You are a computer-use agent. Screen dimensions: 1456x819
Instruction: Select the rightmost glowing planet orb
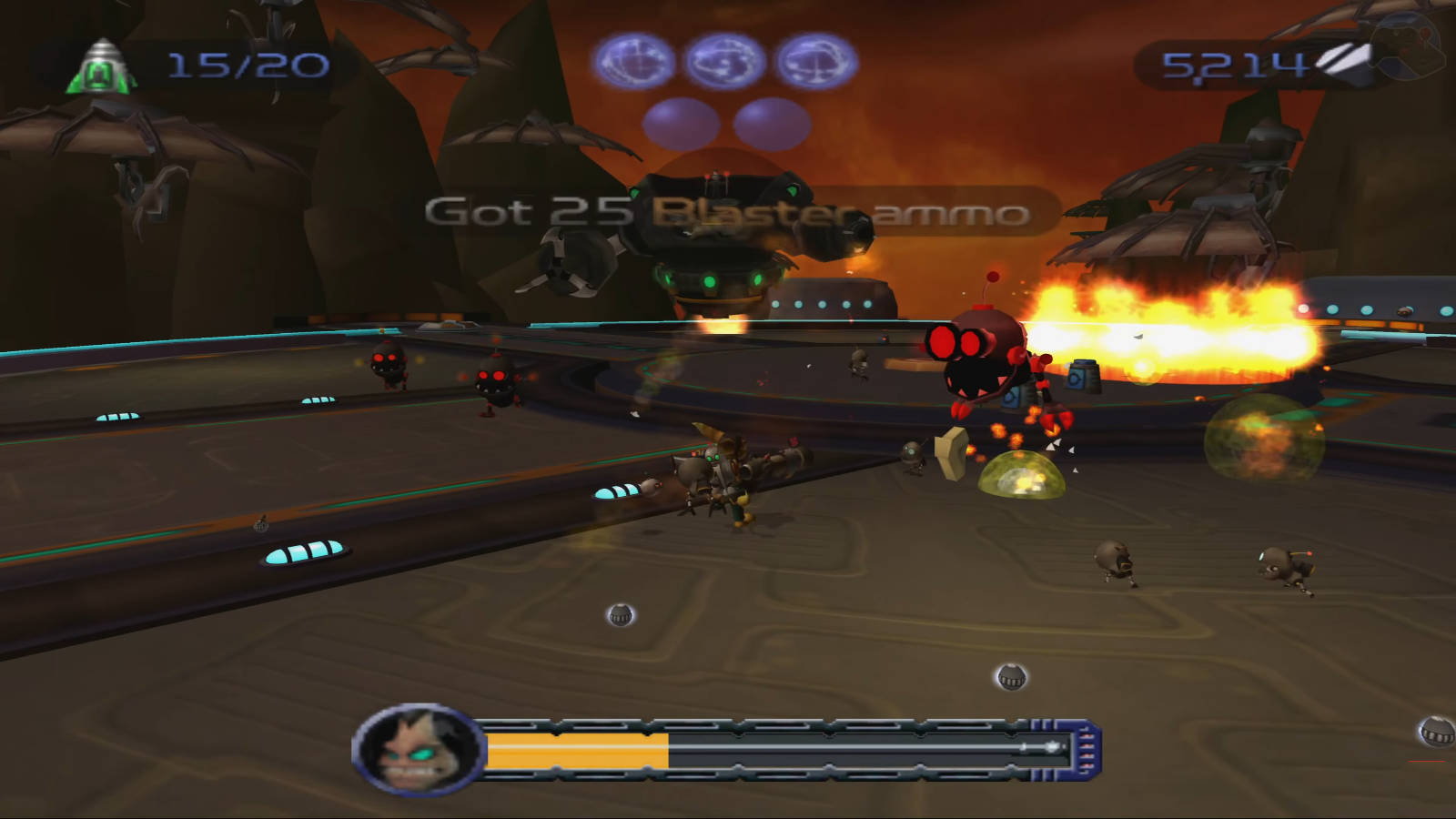pos(814,61)
